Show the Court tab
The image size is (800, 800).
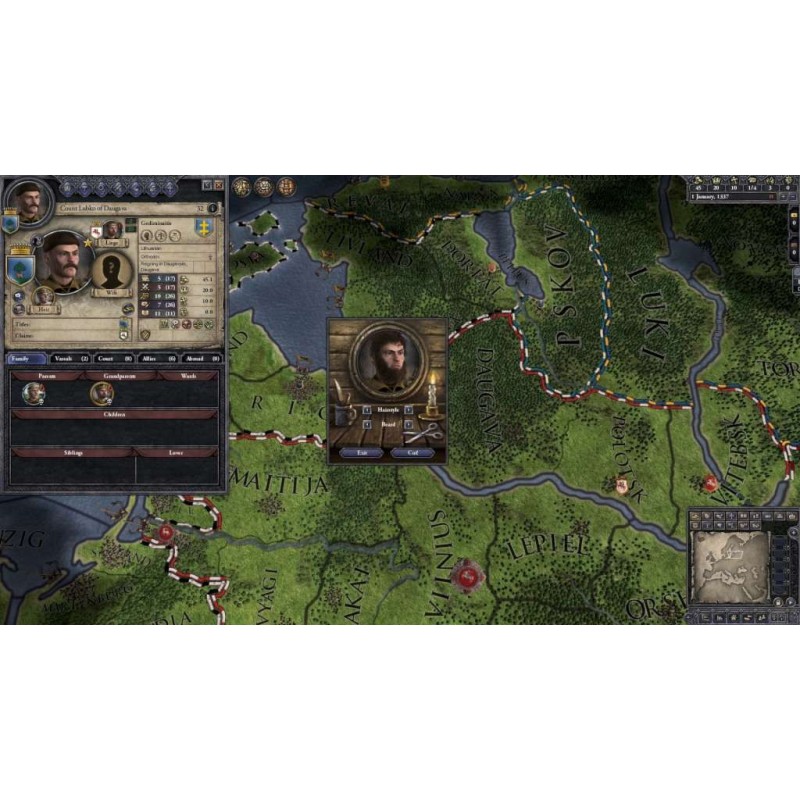pos(114,357)
